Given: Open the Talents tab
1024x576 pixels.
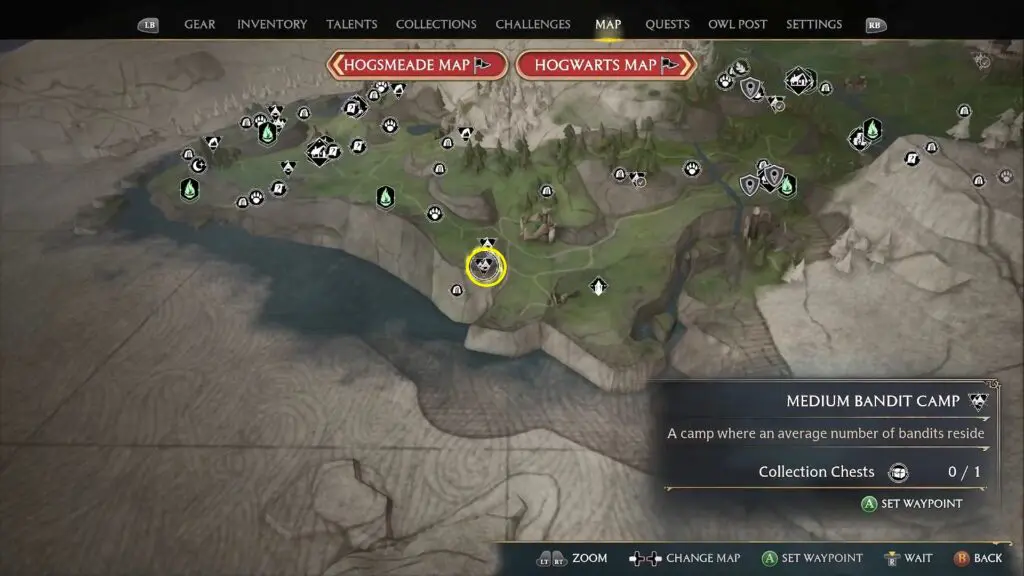Looking at the screenshot, I should 352,24.
